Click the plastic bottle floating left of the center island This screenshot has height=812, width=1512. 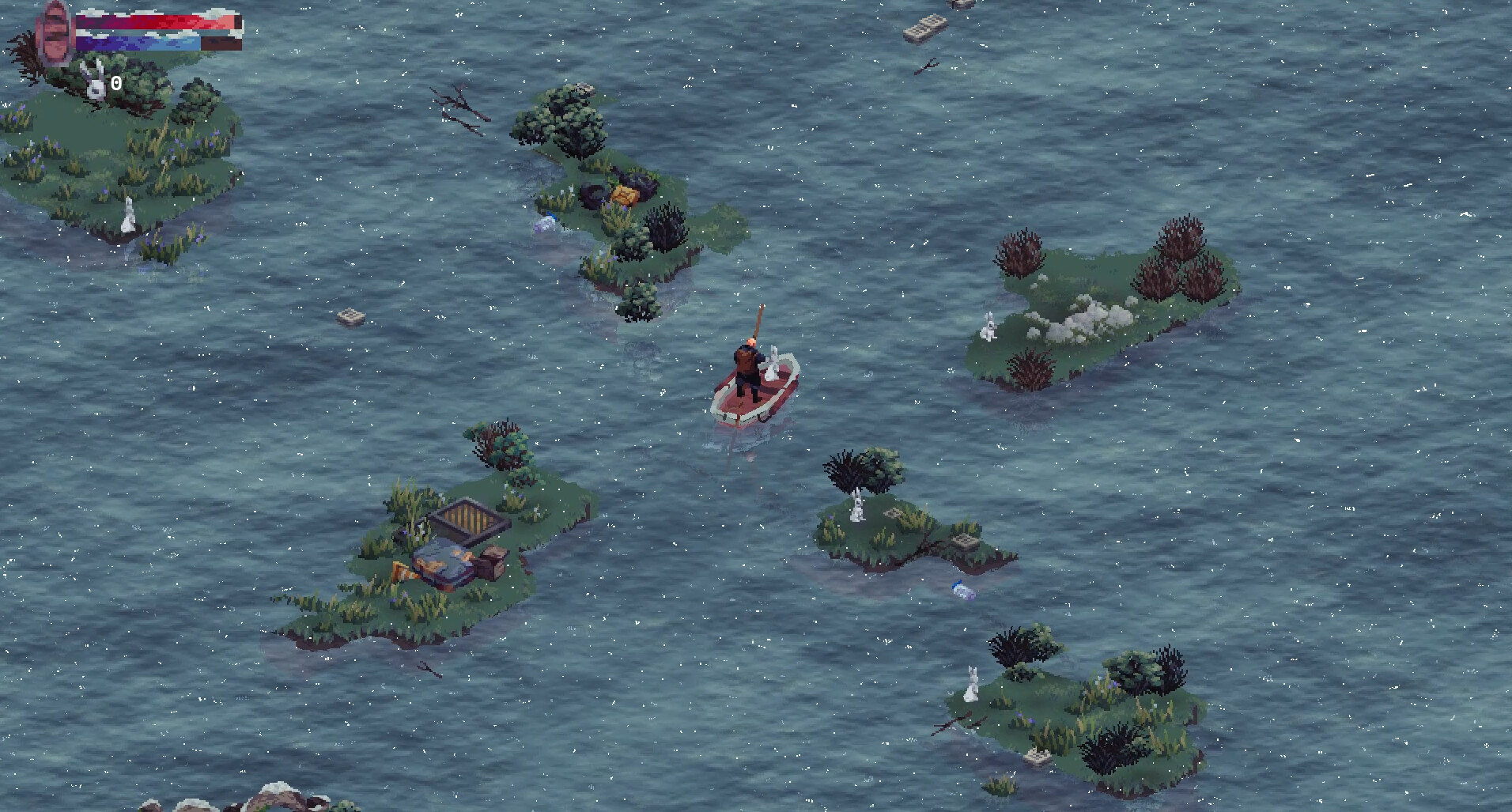[546, 224]
